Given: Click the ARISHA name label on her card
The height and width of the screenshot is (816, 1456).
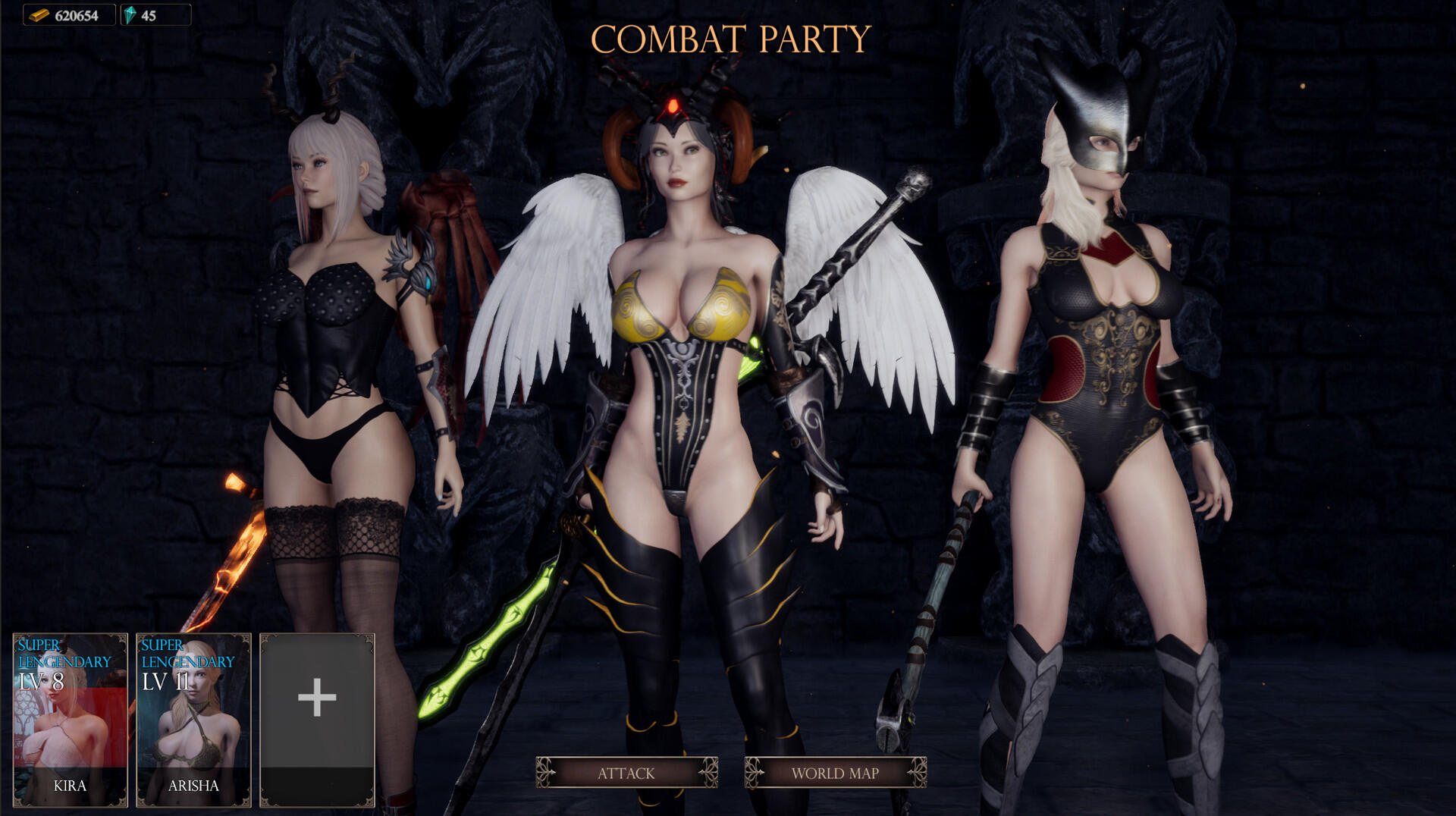Looking at the screenshot, I should pyautogui.click(x=192, y=786).
